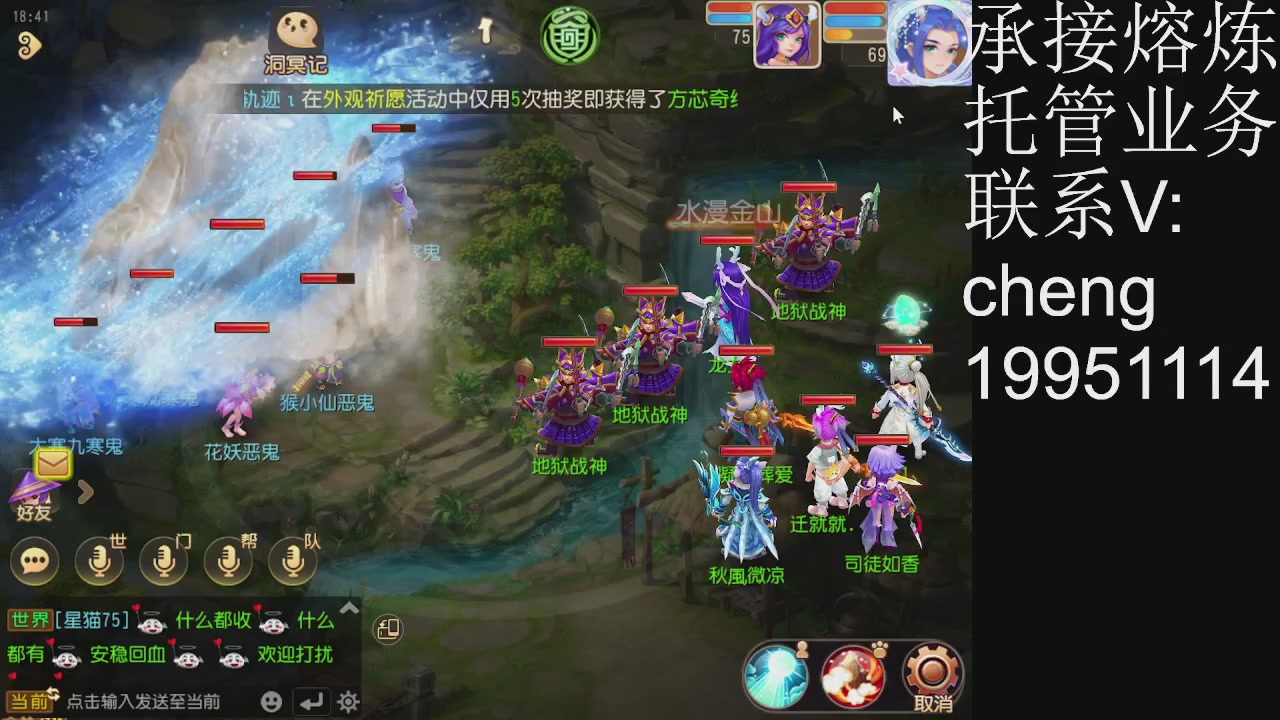The width and height of the screenshot is (1280, 720).
Task: Cast the red paw-badged attack skill
Action: click(852, 676)
